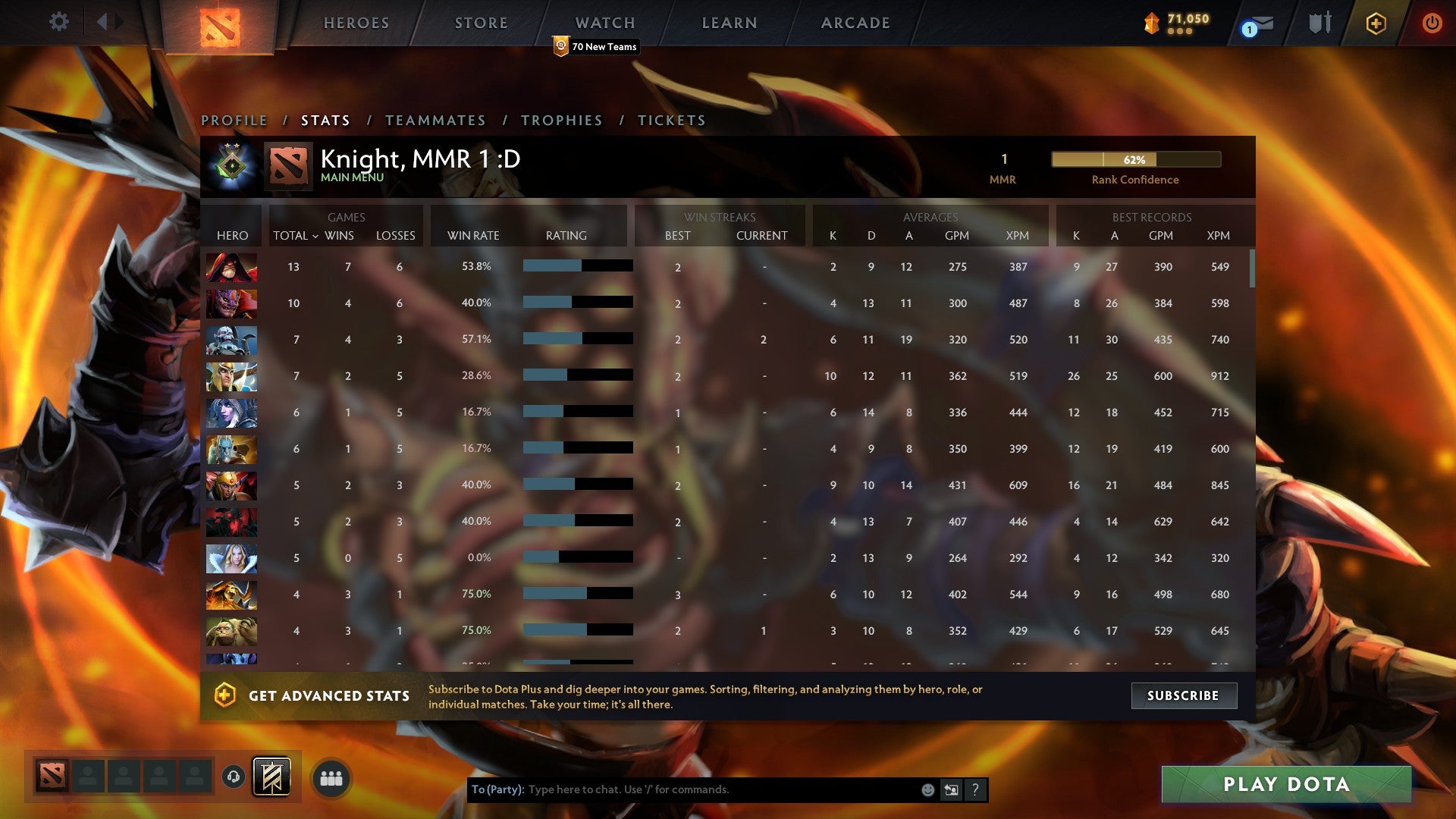Click the red power exit icon
This screenshot has height=819, width=1456.
click(1432, 23)
